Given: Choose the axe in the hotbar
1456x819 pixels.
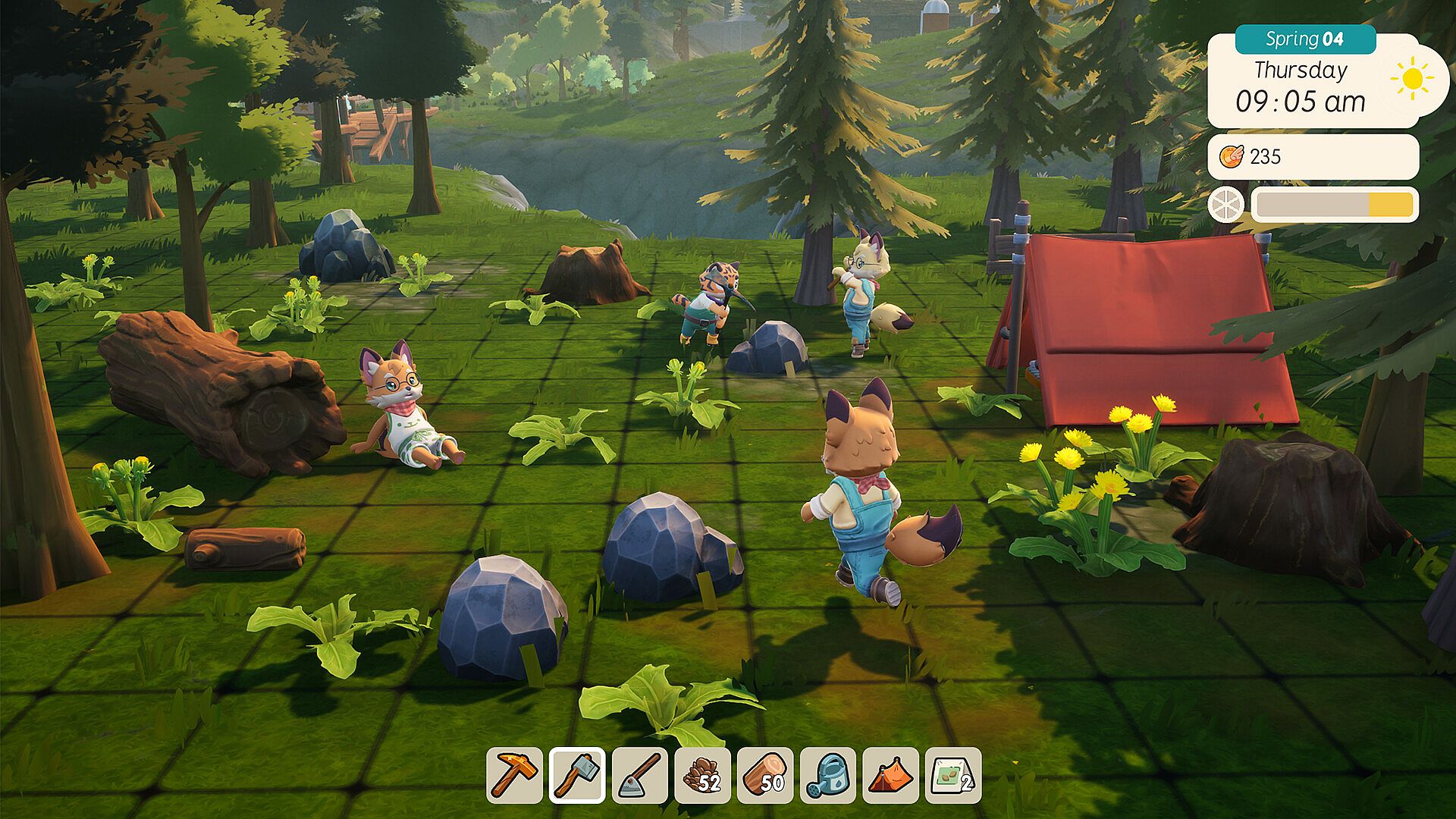Looking at the screenshot, I should (577, 775).
